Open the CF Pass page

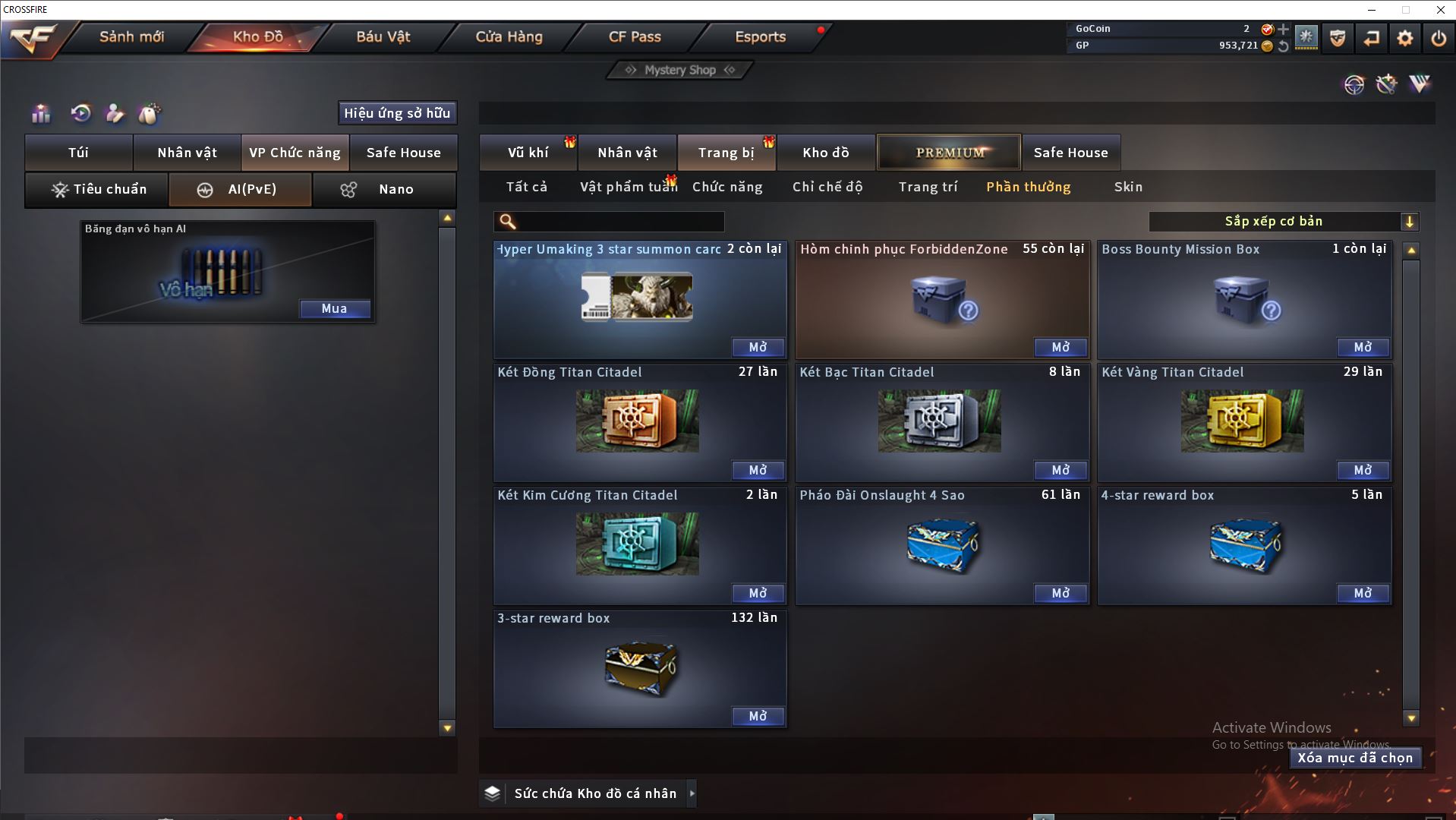pos(635,36)
